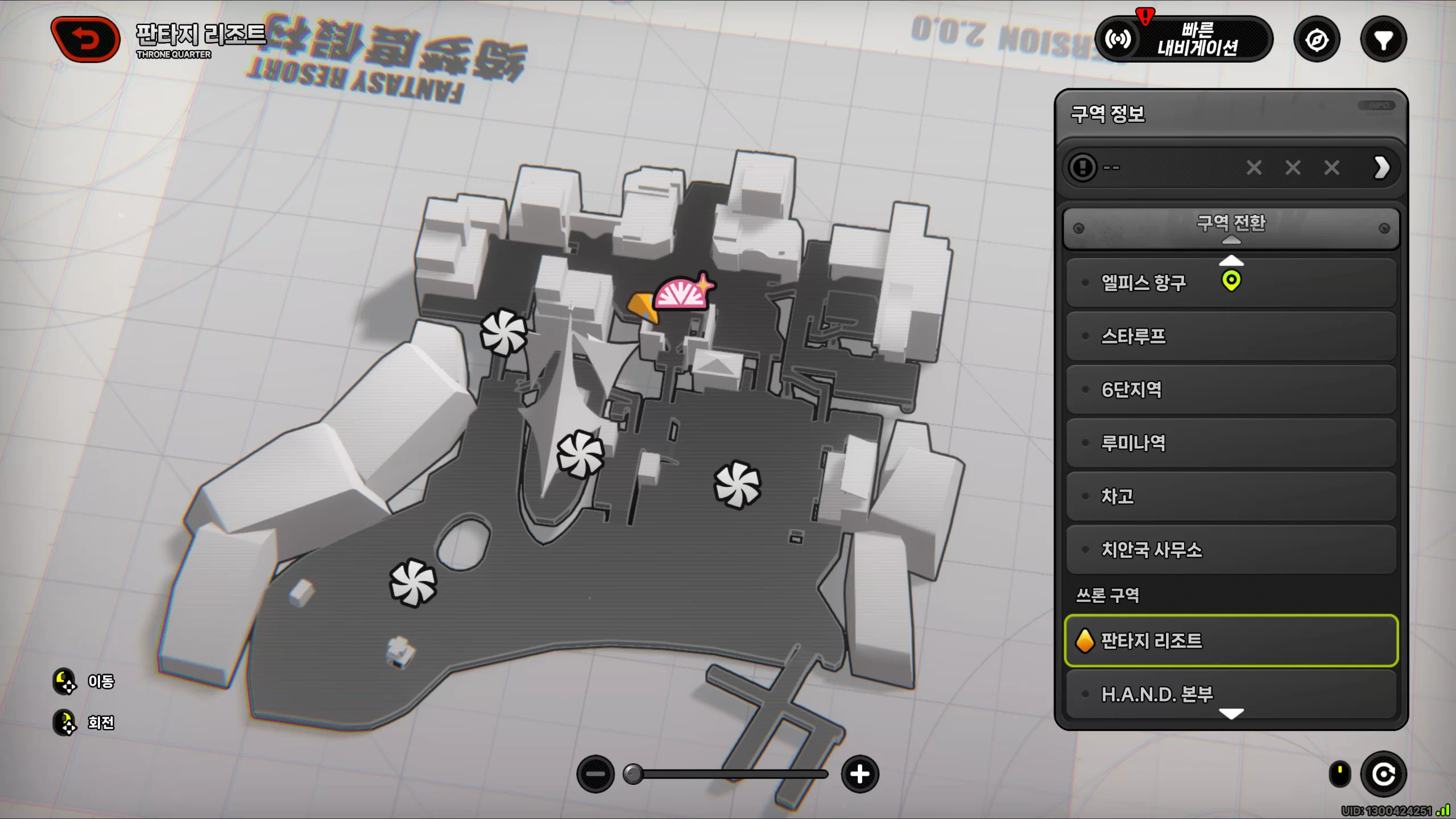1456x819 pixels.
Task: Zoom in with the plus button
Action: click(x=860, y=774)
